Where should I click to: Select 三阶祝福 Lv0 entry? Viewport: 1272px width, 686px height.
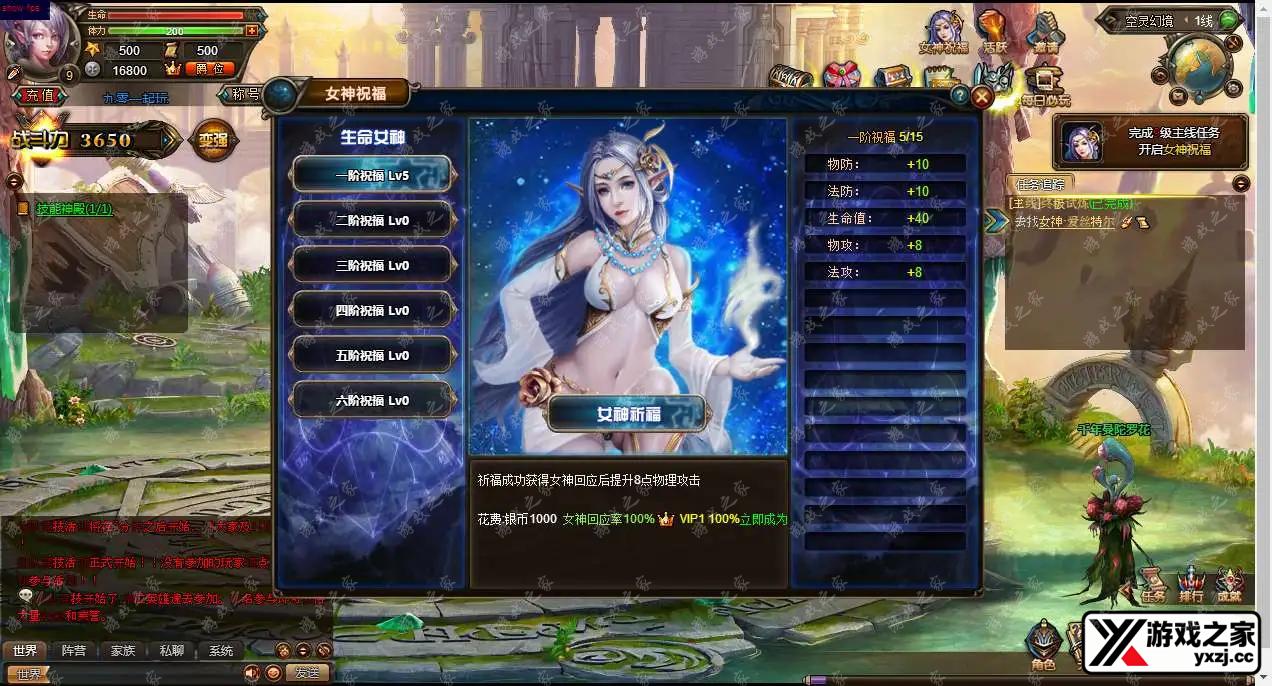point(372,265)
